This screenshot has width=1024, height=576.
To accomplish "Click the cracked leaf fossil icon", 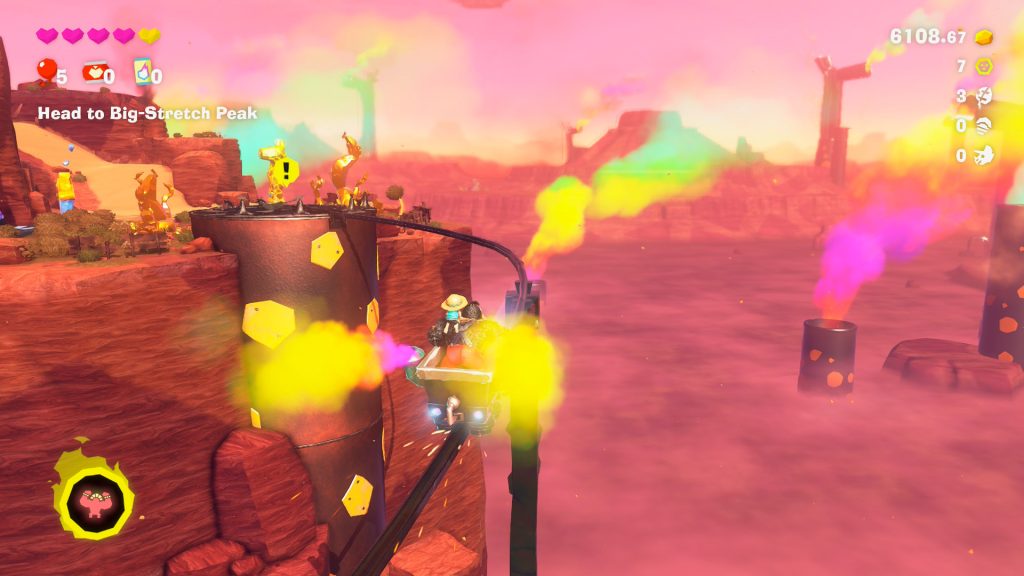I will pyautogui.click(x=984, y=96).
